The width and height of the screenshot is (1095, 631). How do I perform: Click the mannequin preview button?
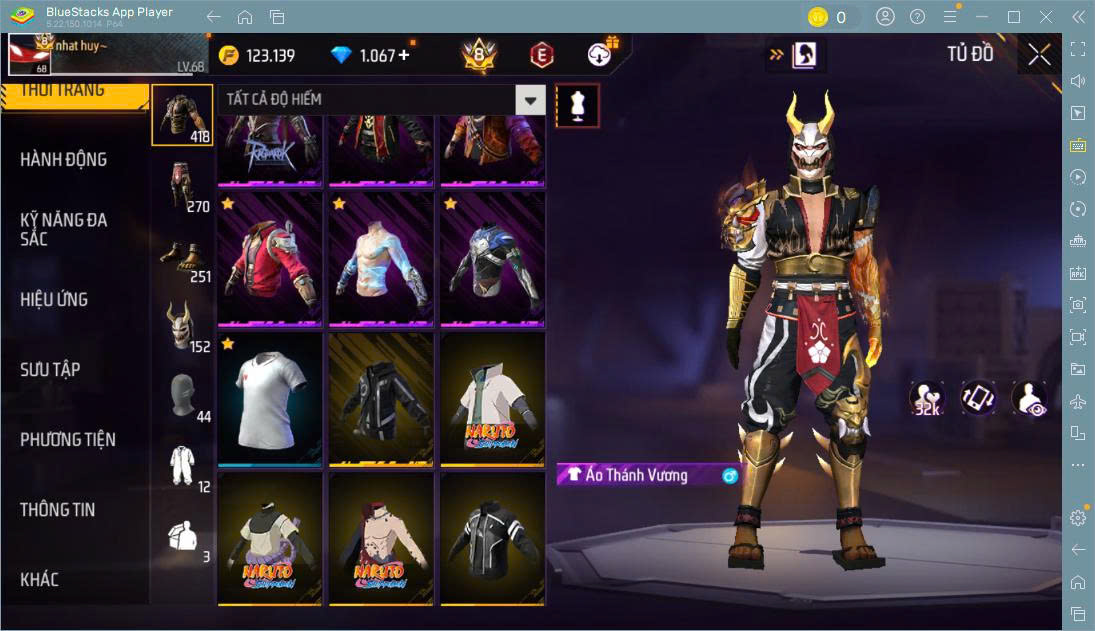577,105
